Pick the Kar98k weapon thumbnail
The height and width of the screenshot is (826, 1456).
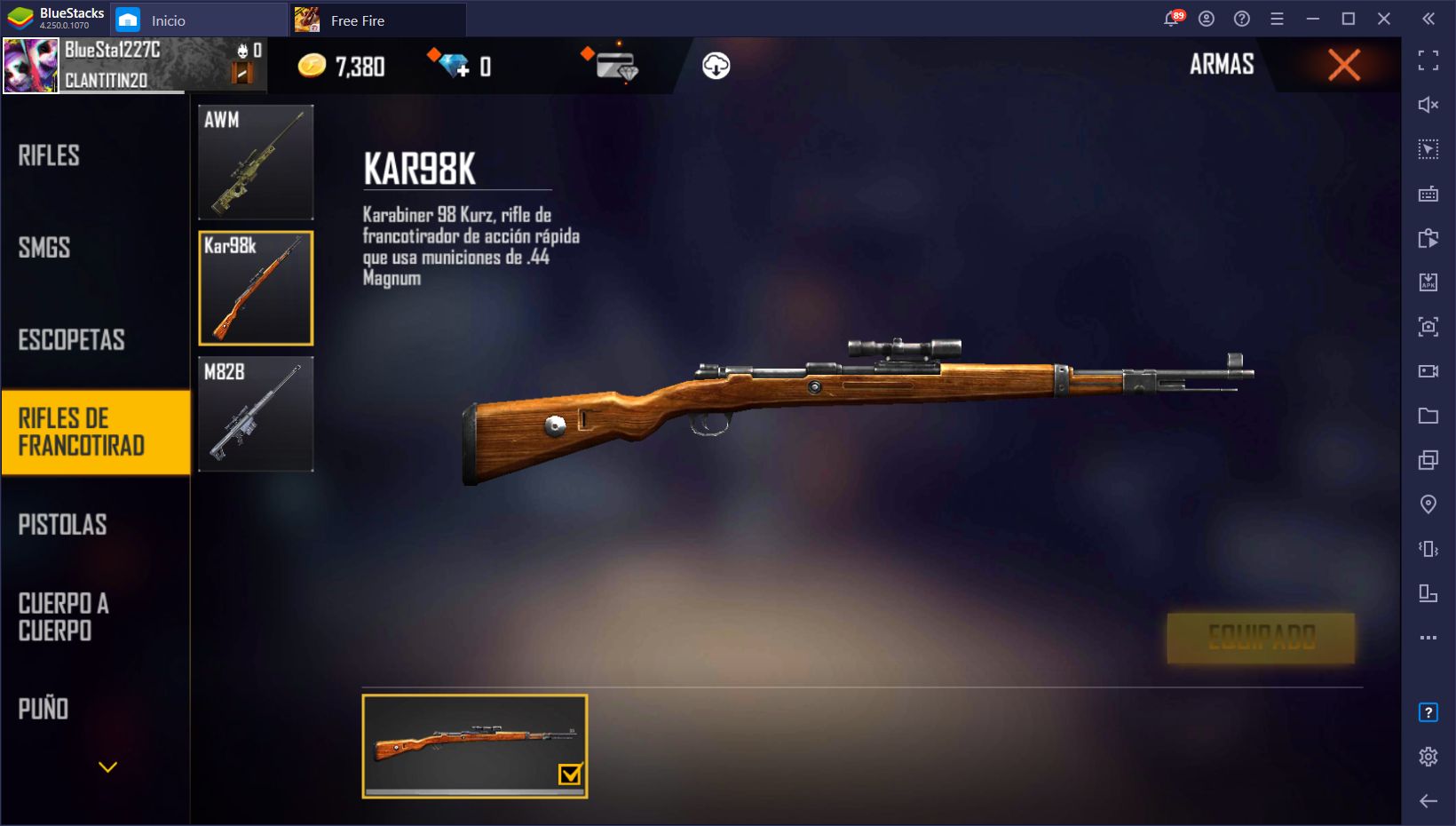pos(256,288)
